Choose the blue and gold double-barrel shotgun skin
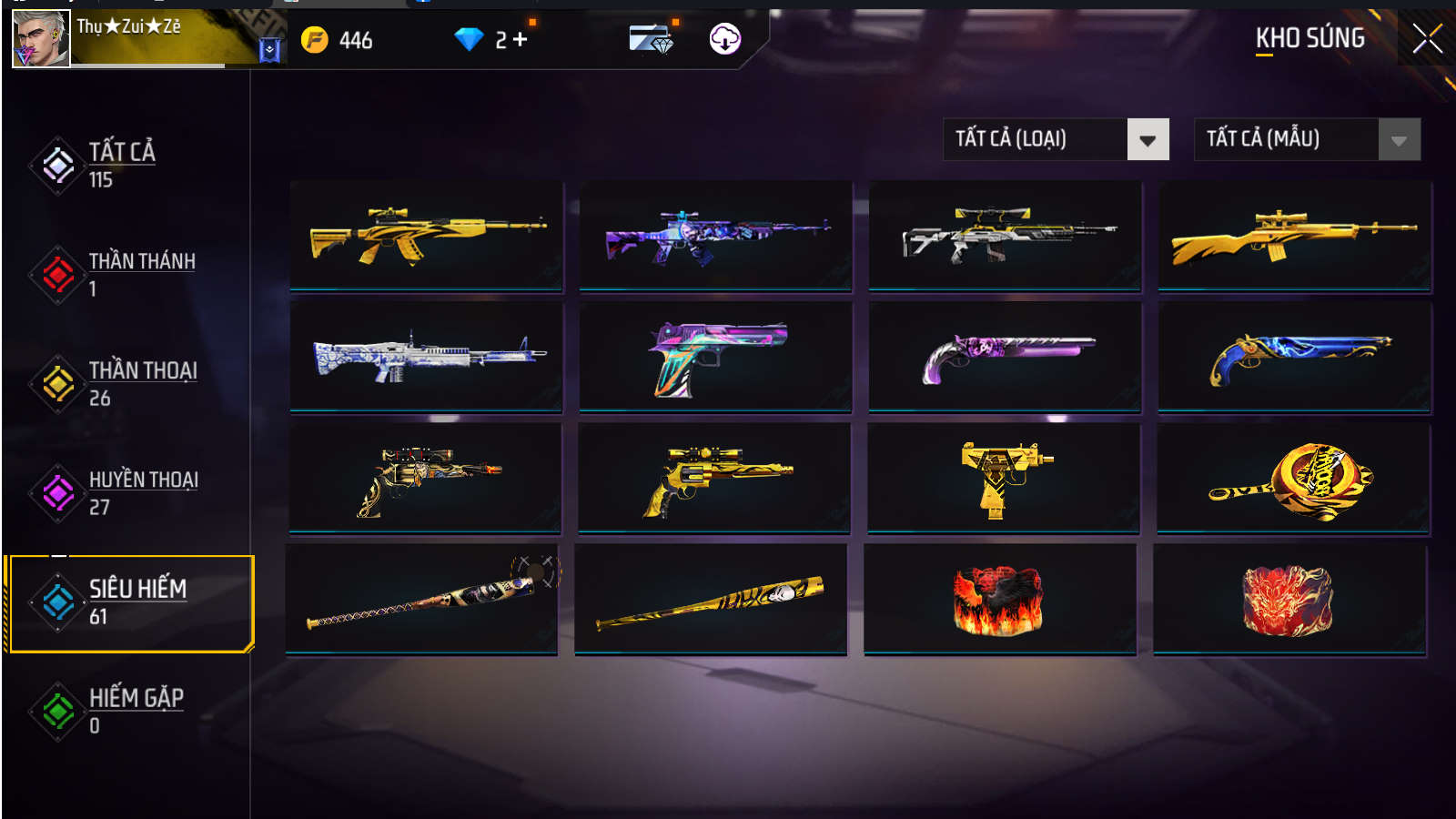 coord(1294,357)
